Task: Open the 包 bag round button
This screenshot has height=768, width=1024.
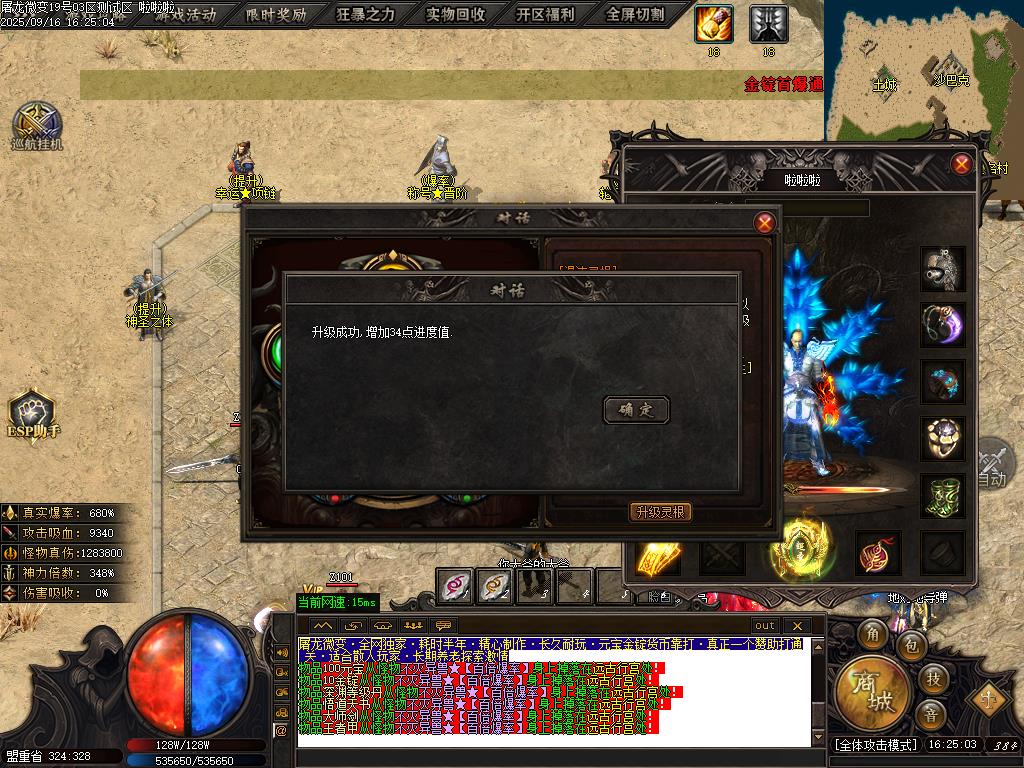Action: pyautogui.click(x=911, y=647)
